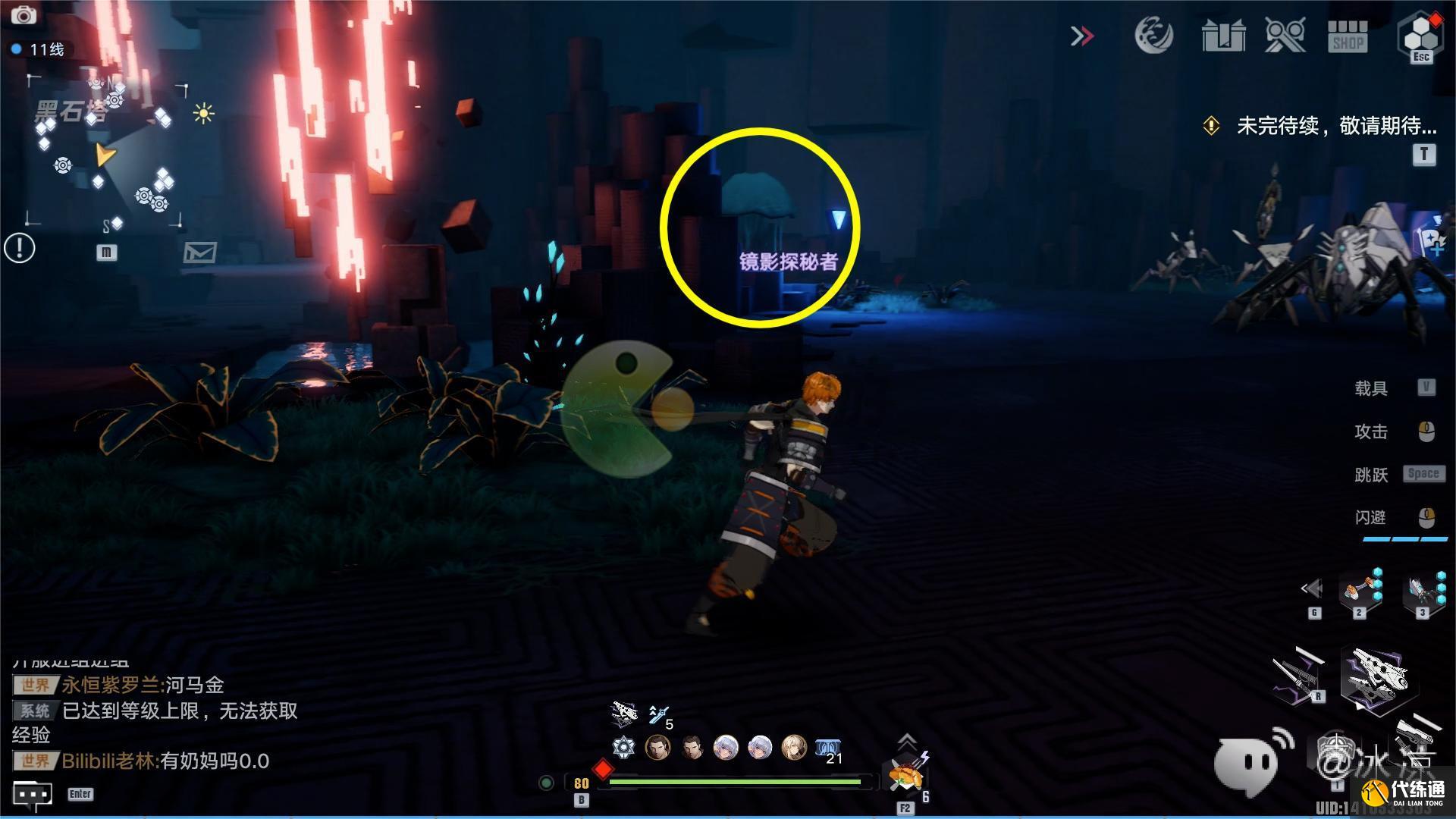Viewport: 1456px width, 819px height.
Task: Open the chat input box
Action: (x=33, y=794)
